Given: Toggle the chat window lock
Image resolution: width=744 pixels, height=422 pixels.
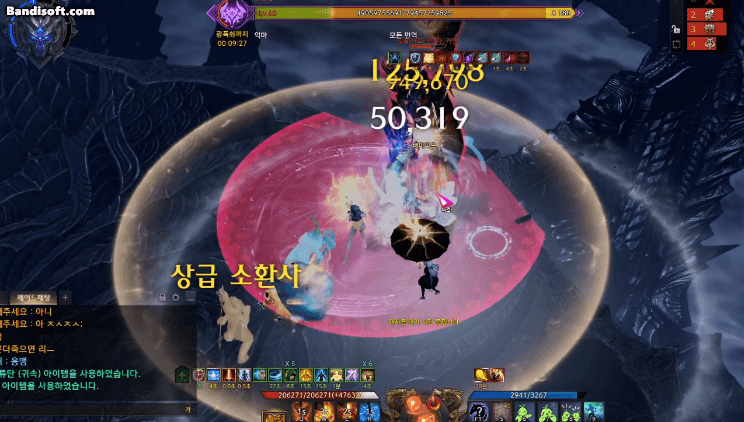Looking at the screenshot, I should point(162,297).
